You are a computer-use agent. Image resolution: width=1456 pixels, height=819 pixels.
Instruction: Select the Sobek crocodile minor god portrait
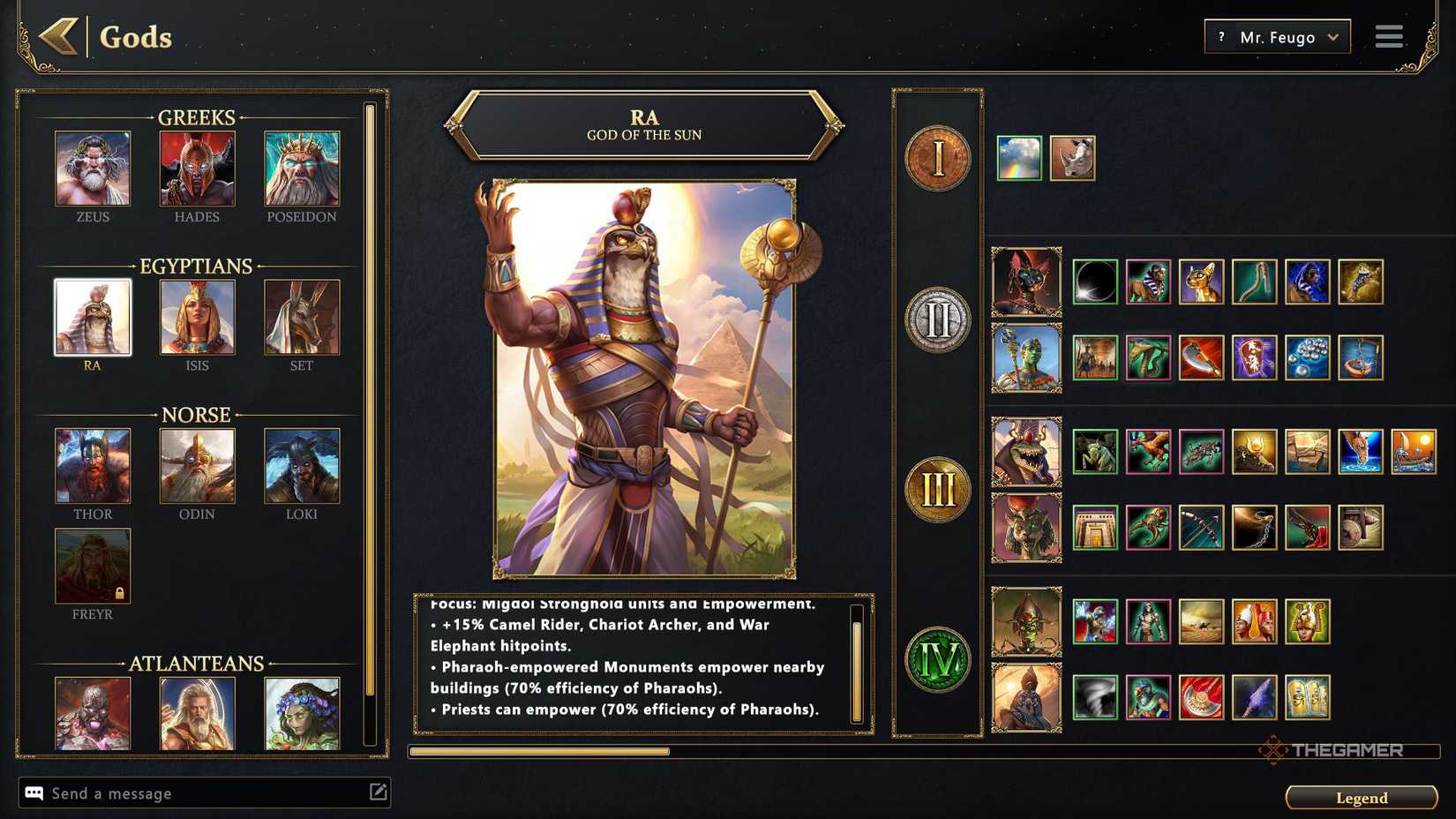(x=1026, y=450)
